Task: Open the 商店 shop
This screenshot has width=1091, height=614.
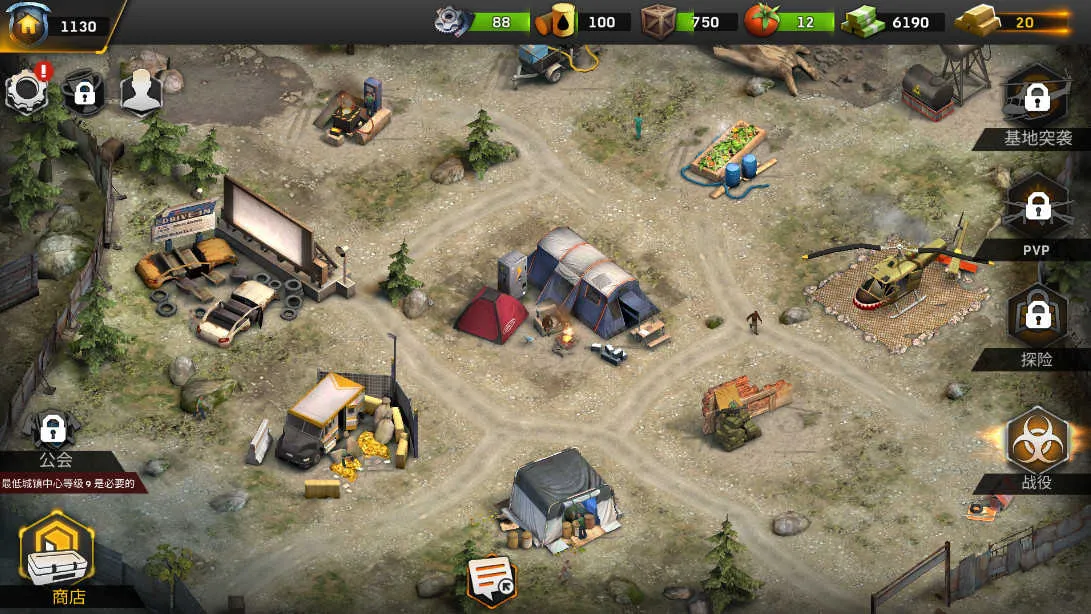Action: pyautogui.click(x=57, y=555)
